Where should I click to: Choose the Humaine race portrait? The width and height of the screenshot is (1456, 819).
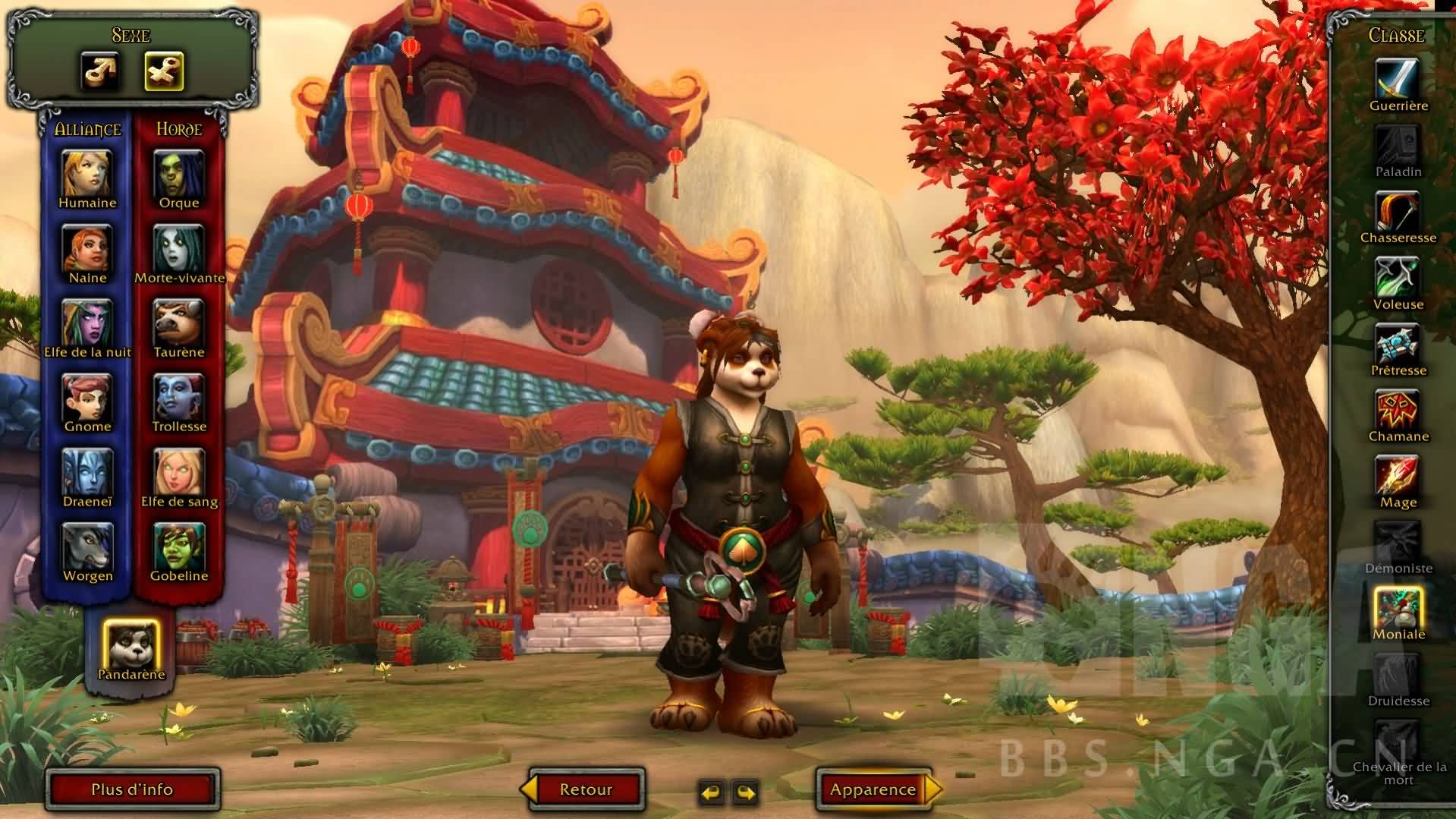[x=87, y=174]
